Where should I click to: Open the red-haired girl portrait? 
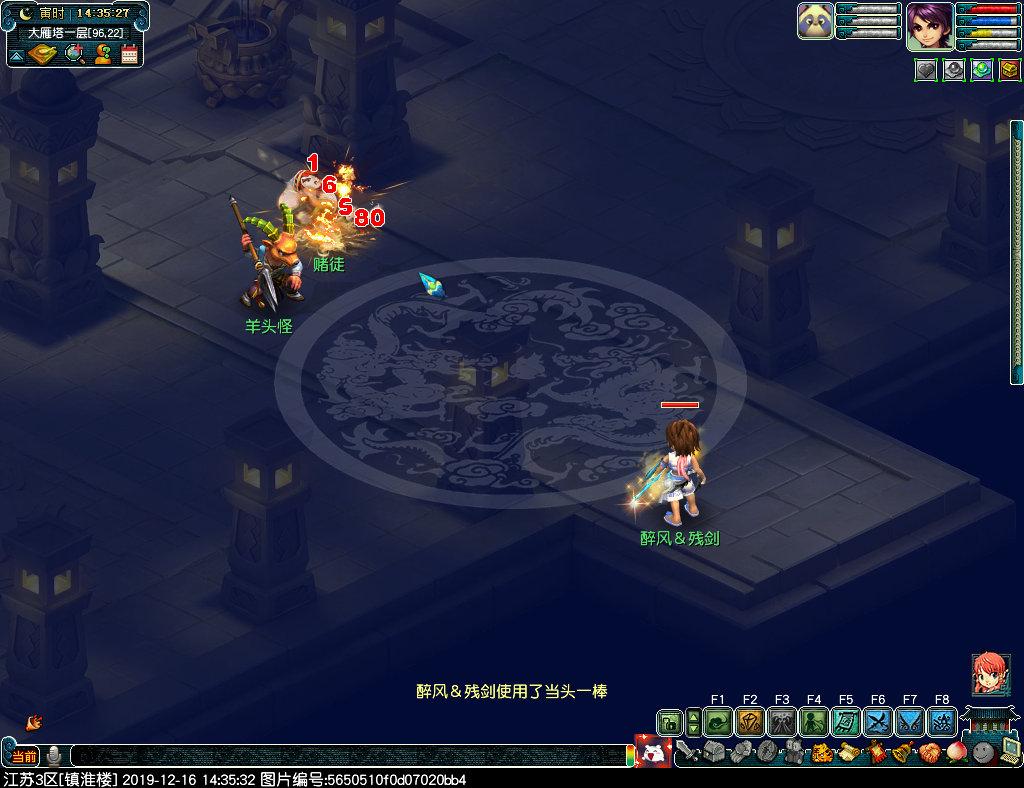coord(990,674)
